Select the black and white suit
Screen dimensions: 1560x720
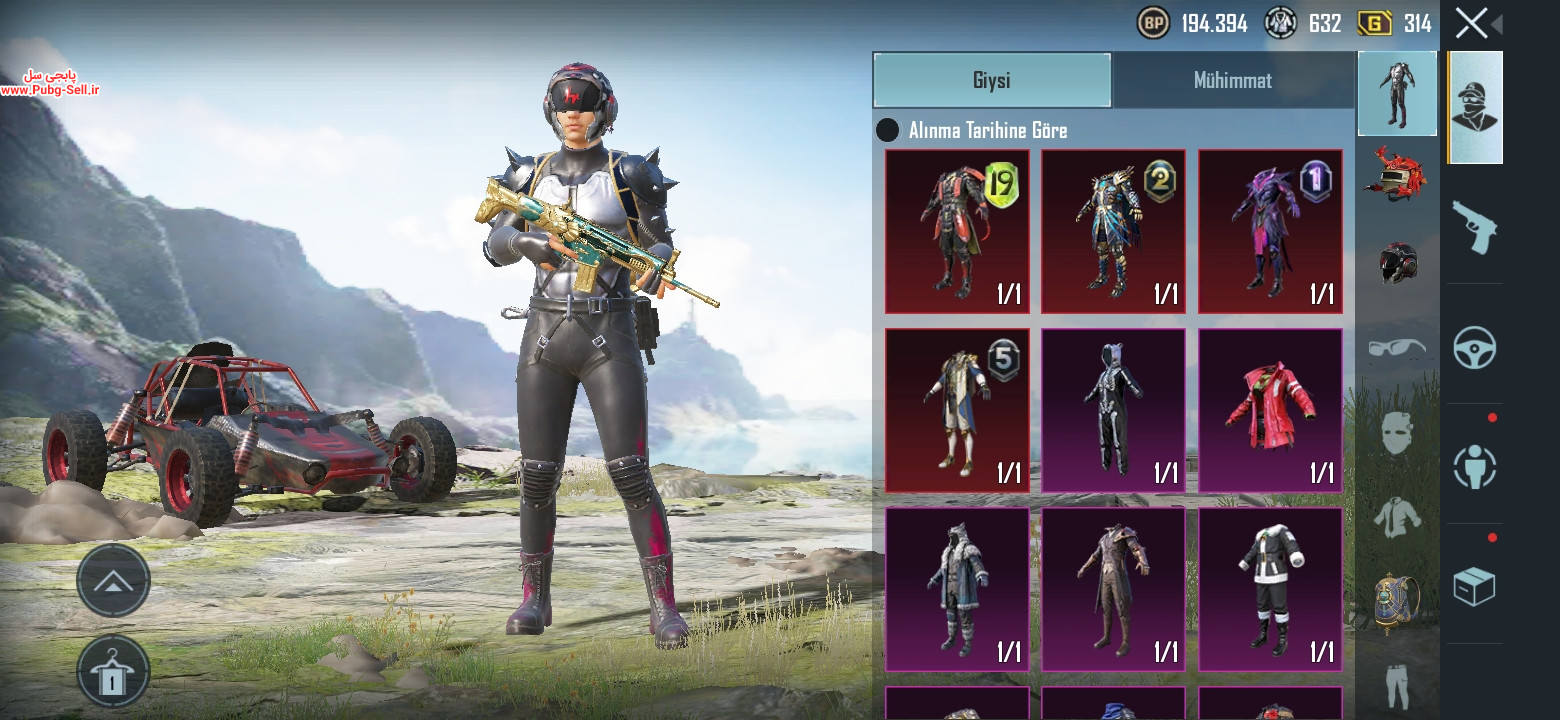pos(1270,589)
